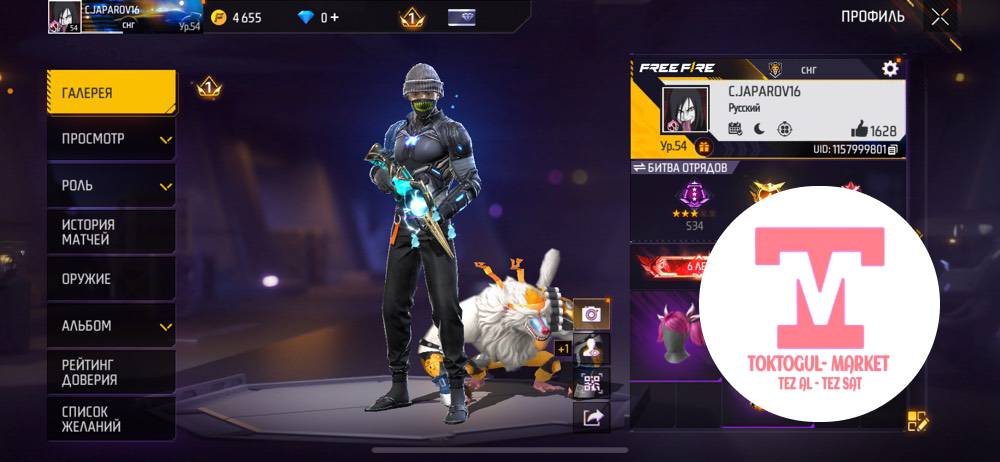This screenshot has height=462, width=1000.
Task: Open История матчей
Action: click(110, 232)
